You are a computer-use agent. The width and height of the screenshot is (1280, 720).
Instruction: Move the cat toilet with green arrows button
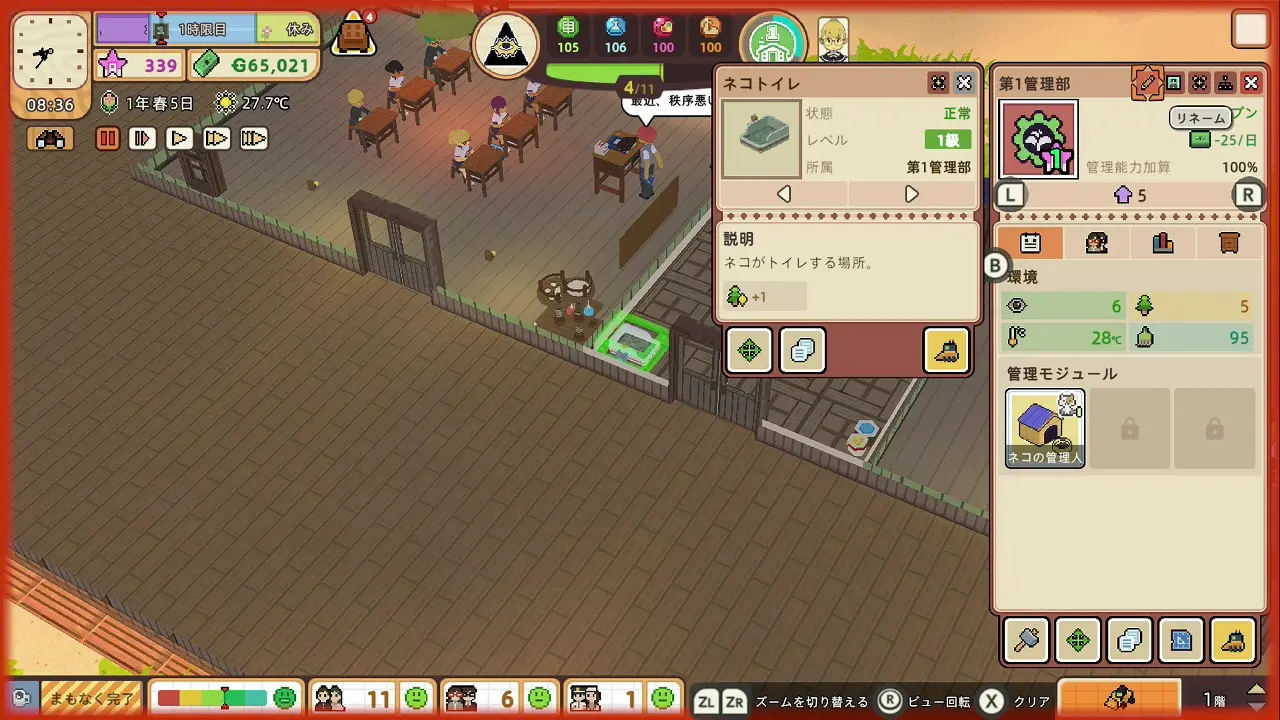[749, 350]
